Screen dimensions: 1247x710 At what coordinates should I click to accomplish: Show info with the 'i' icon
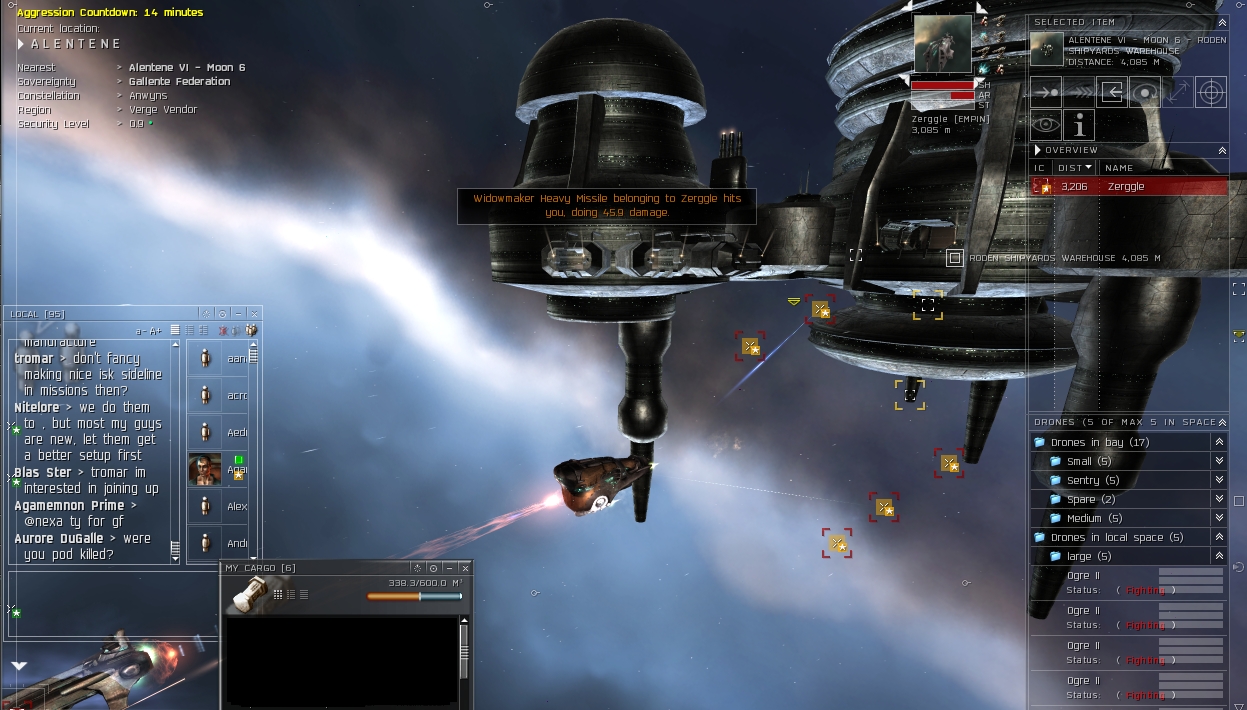click(1079, 125)
